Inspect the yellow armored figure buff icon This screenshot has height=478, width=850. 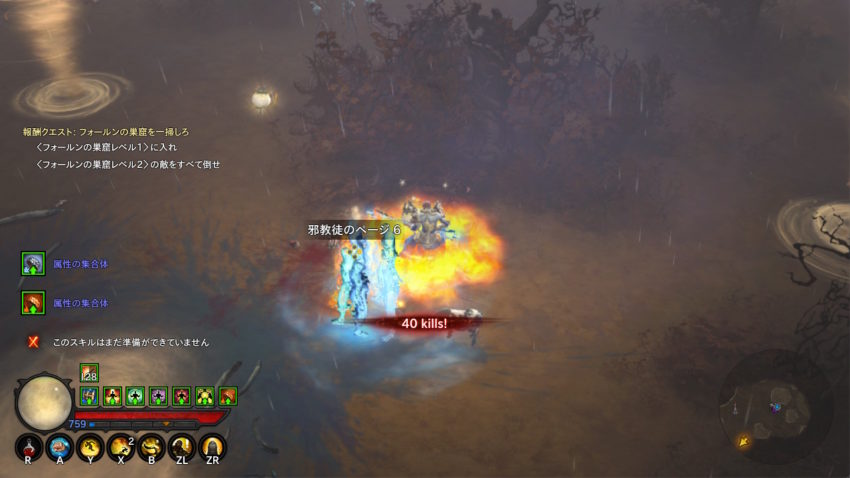tap(205, 396)
